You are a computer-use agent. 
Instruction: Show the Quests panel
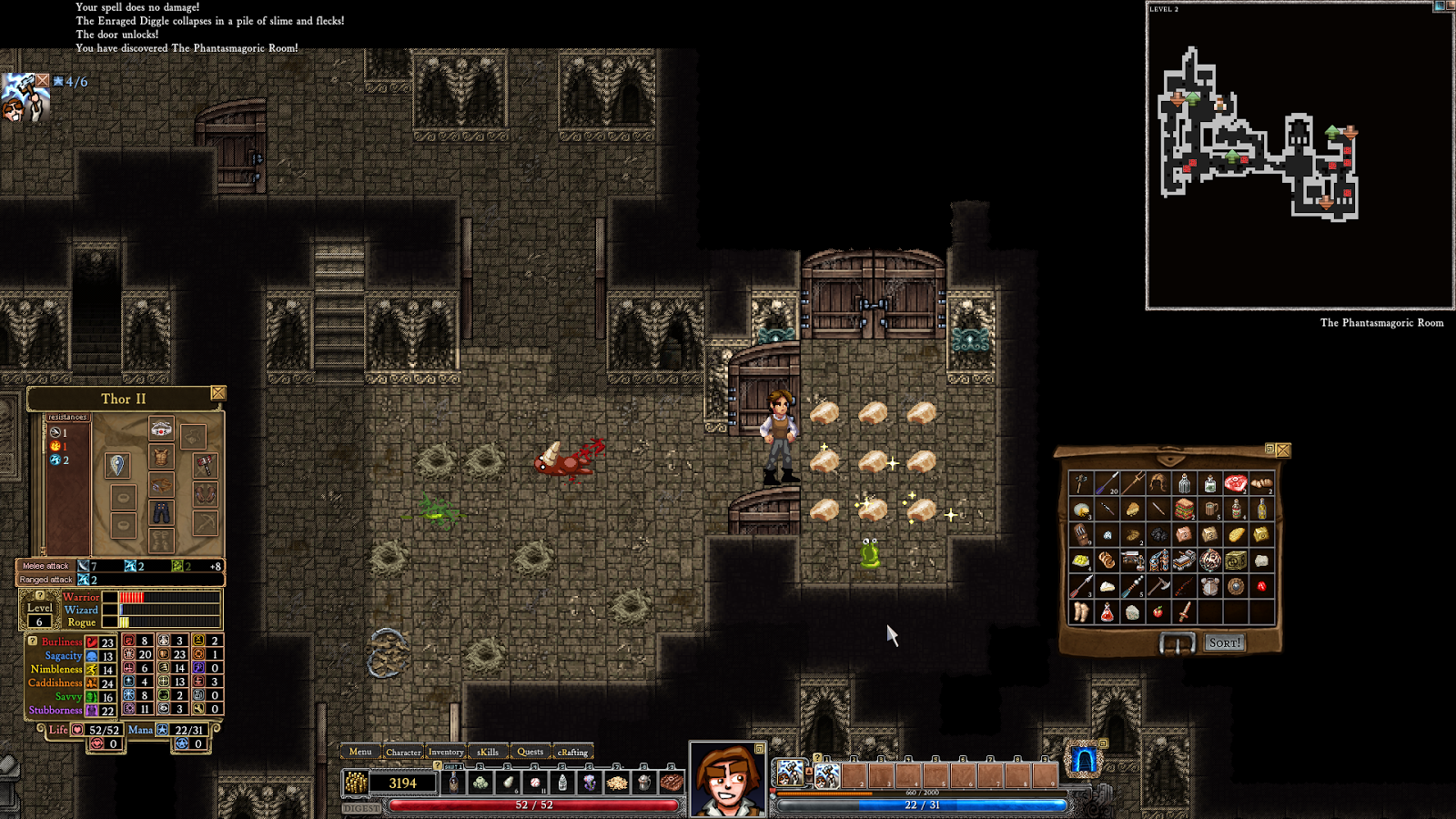[x=530, y=752]
